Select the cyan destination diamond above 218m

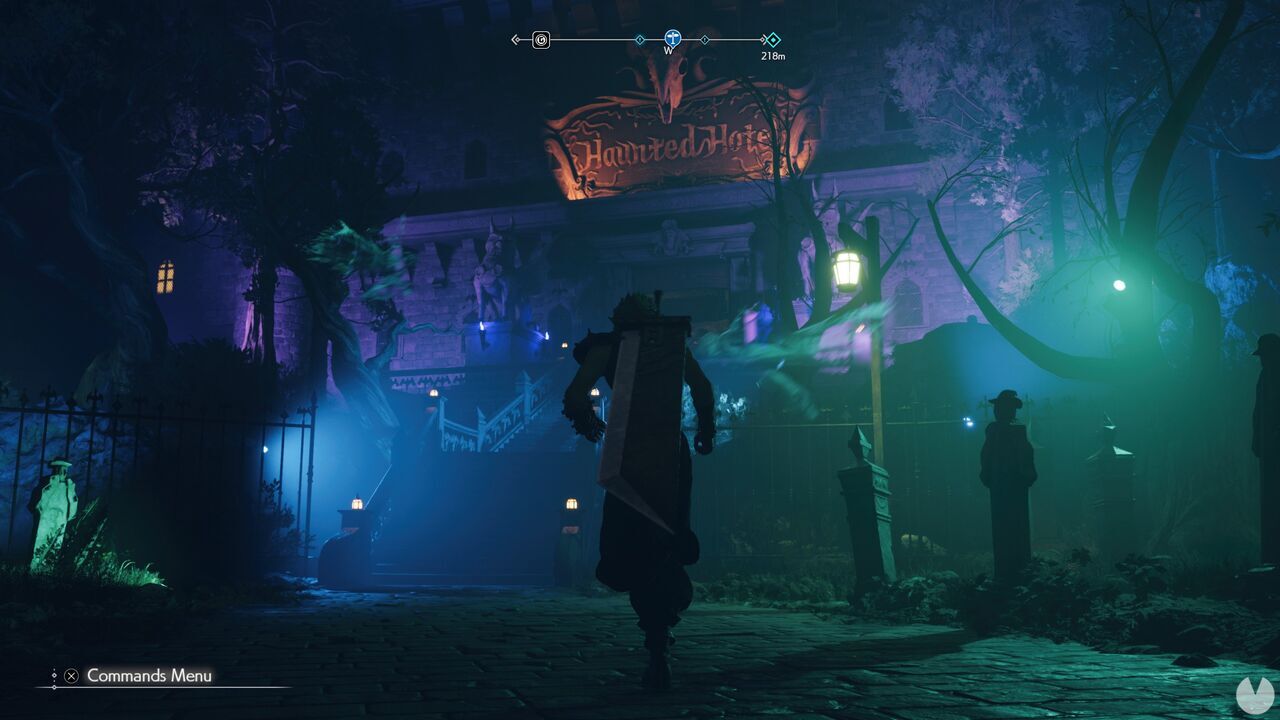(775, 40)
